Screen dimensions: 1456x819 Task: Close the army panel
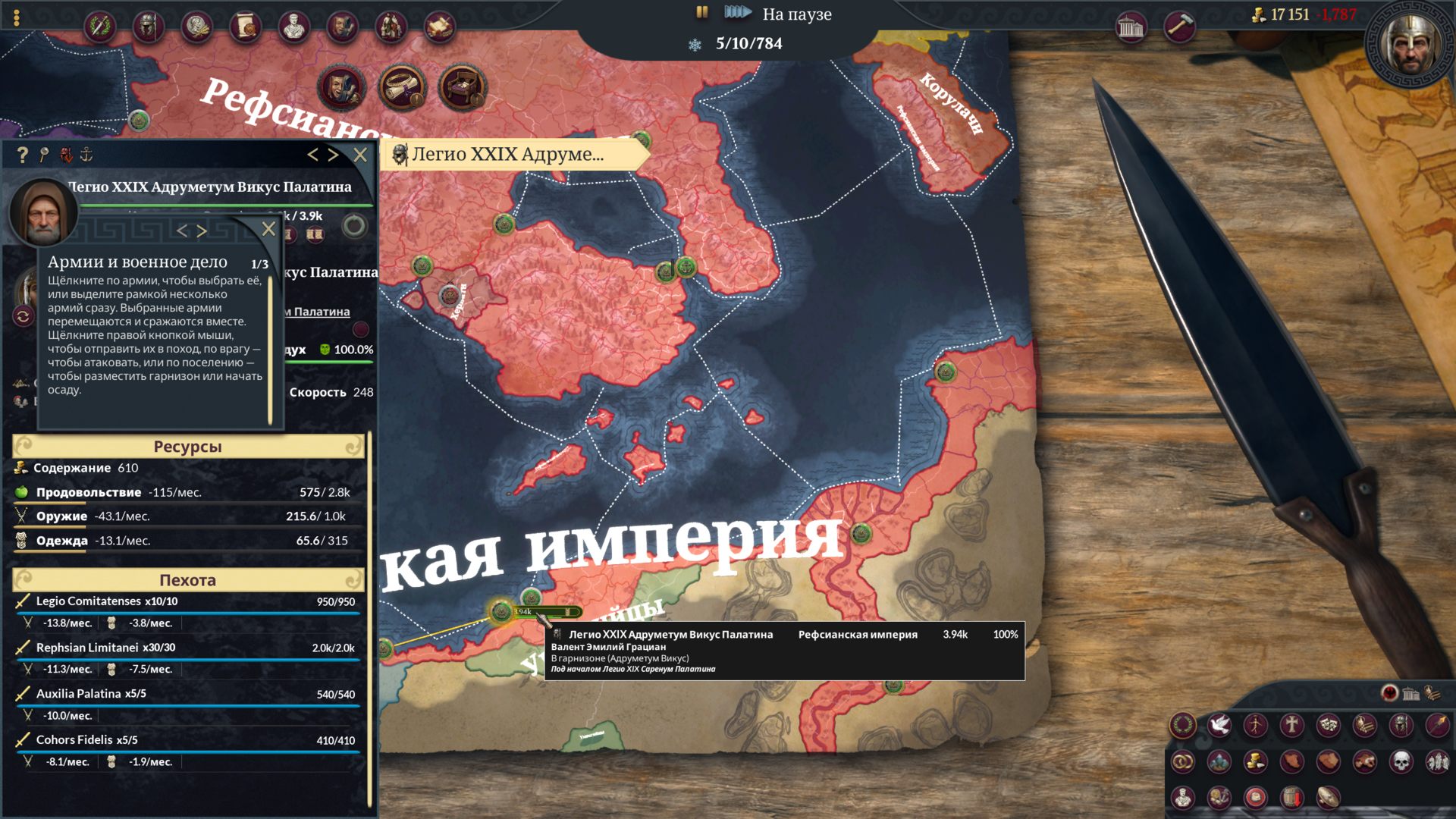tap(360, 155)
